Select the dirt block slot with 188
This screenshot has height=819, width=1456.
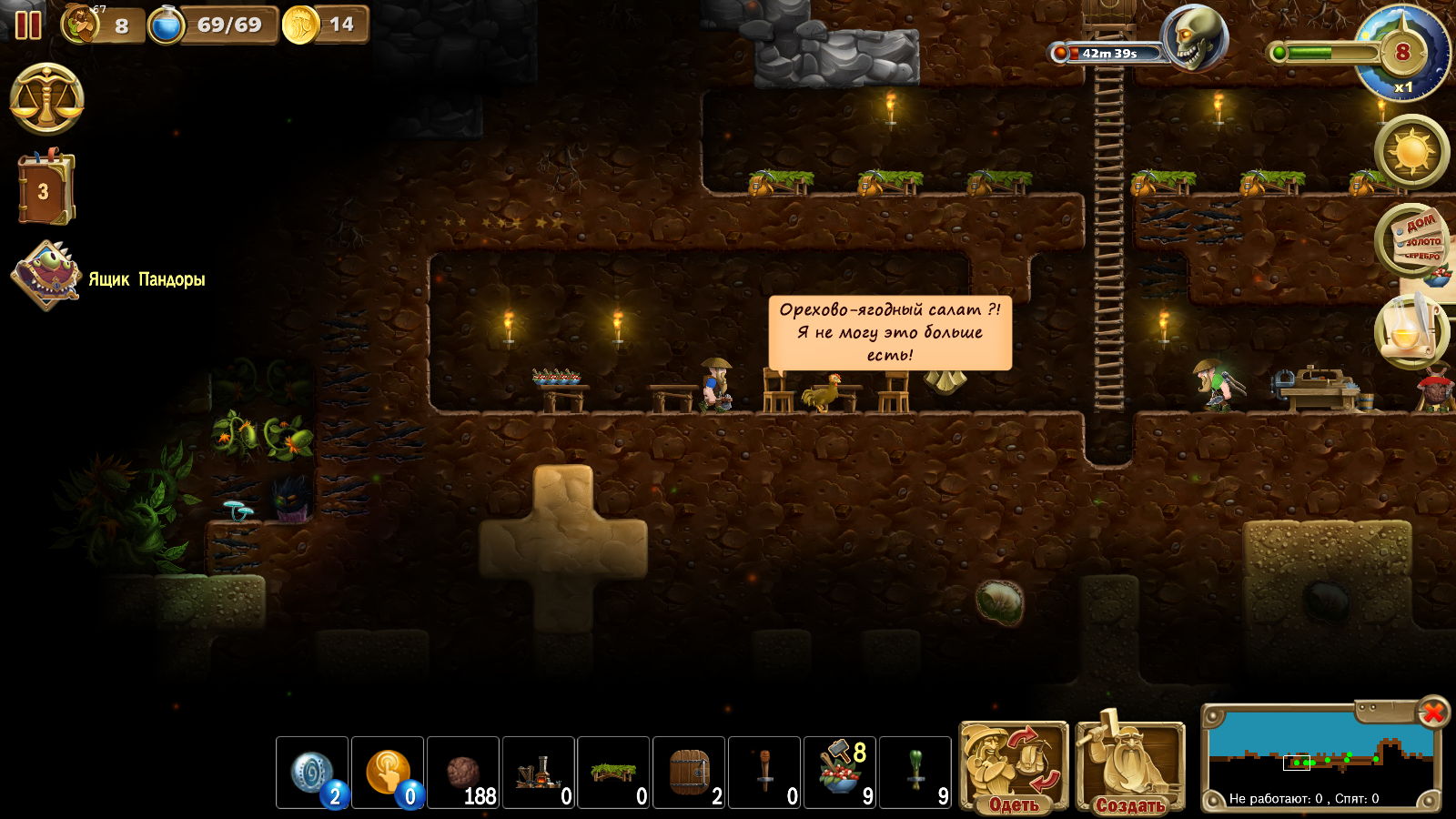[x=463, y=773]
